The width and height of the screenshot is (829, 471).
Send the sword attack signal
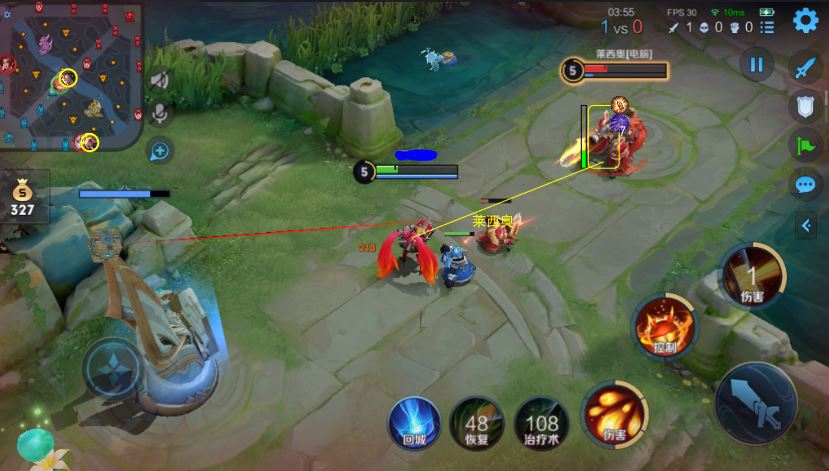coord(806,66)
